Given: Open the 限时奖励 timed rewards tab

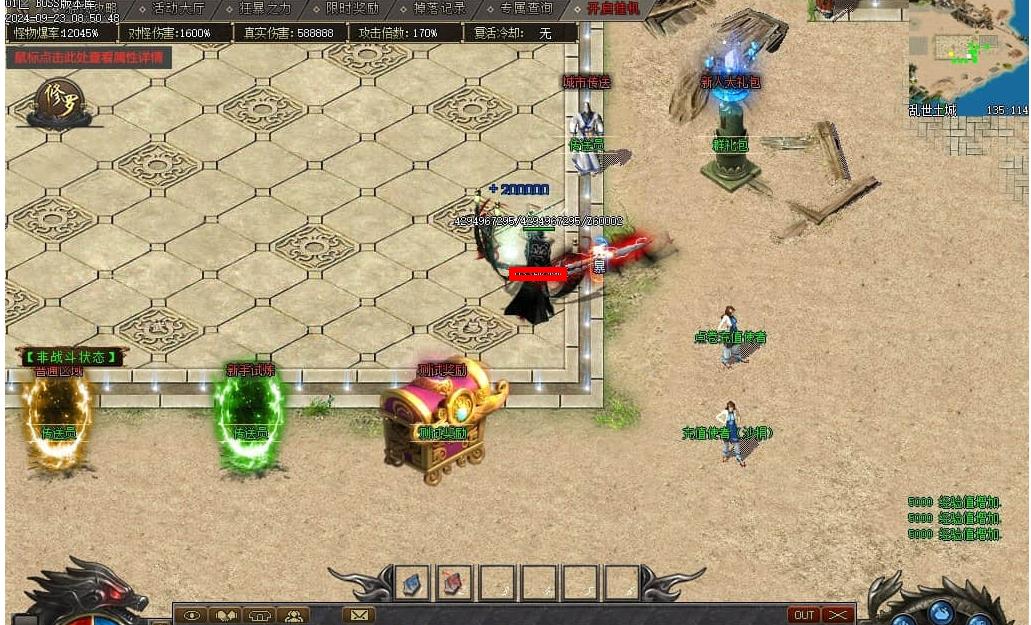Looking at the screenshot, I should [x=352, y=8].
